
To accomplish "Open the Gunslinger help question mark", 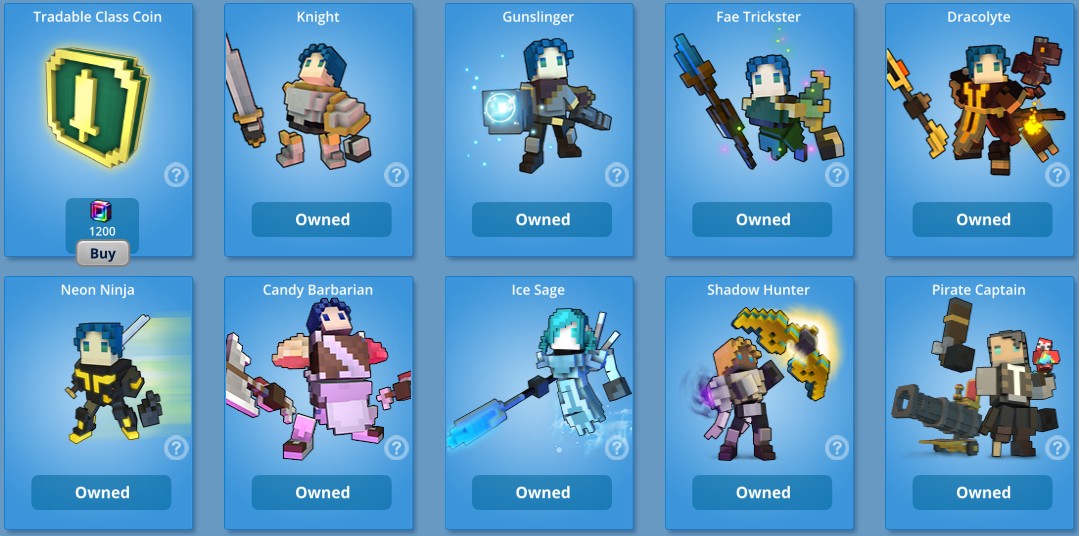I will [x=617, y=175].
